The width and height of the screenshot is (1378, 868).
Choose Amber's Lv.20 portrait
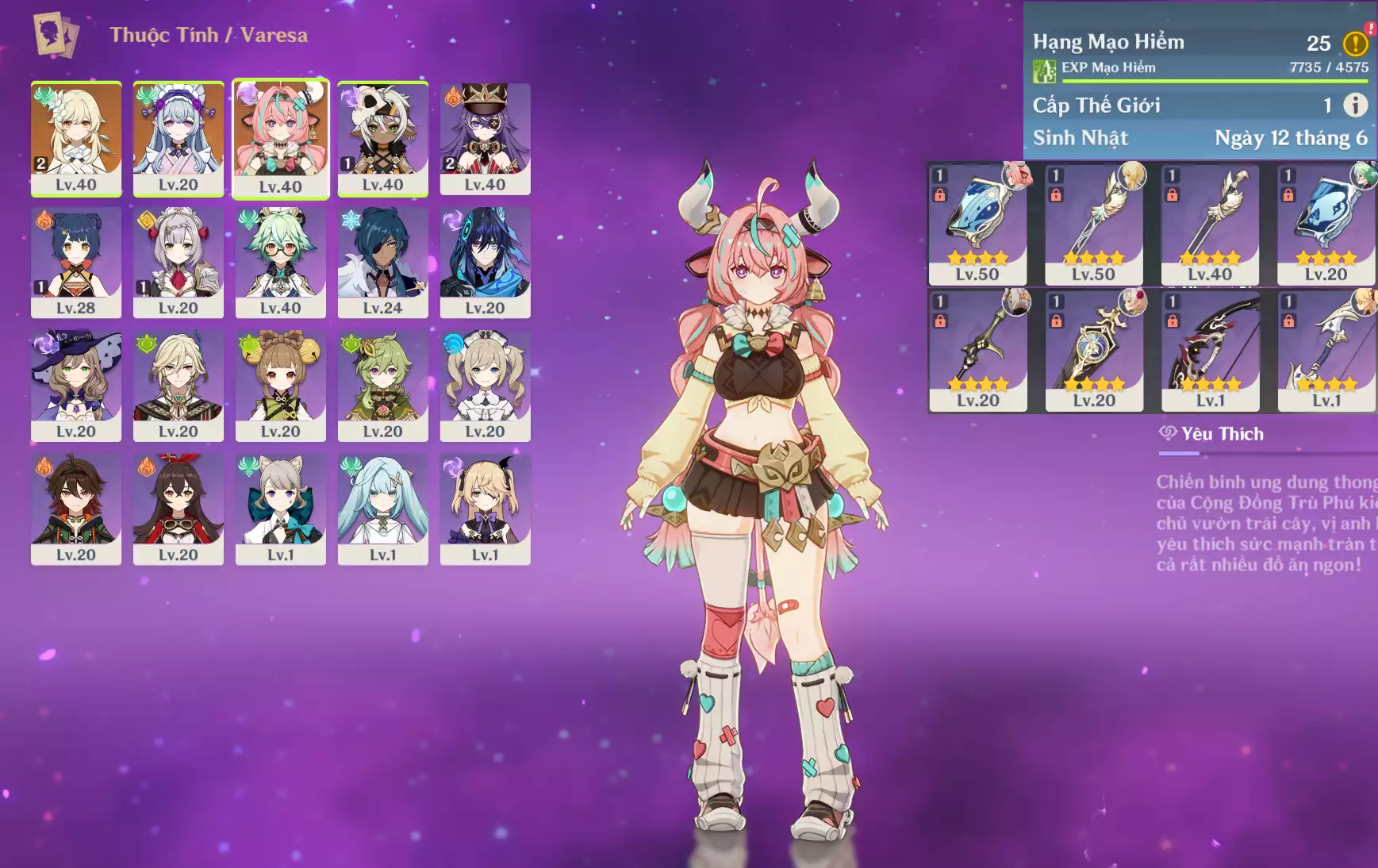point(178,508)
